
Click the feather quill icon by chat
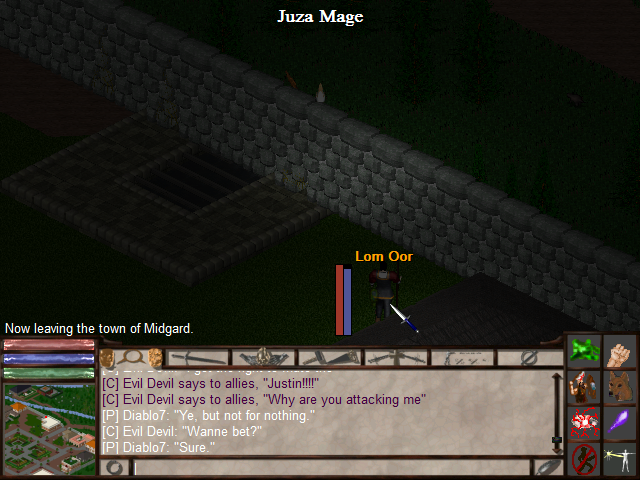point(548,467)
